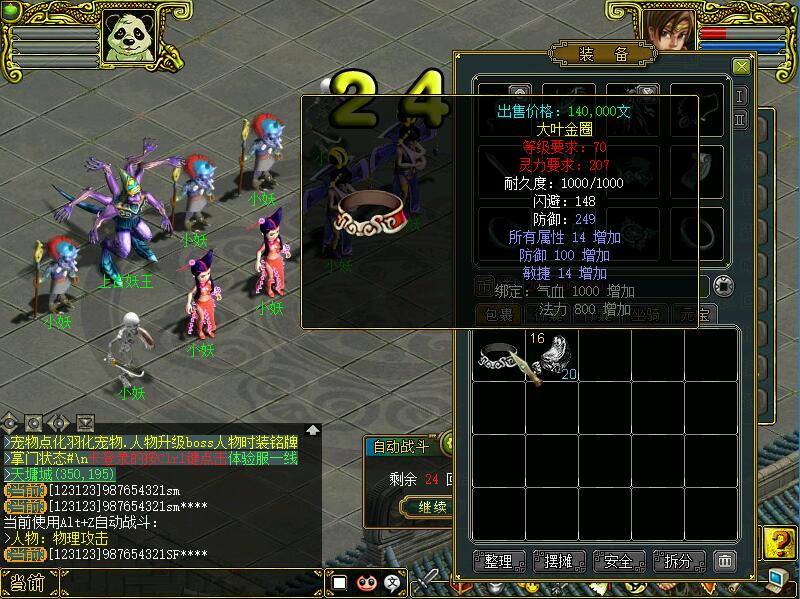Click the storage box icon beside 拆分
800x599 pixels.
coord(726,561)
